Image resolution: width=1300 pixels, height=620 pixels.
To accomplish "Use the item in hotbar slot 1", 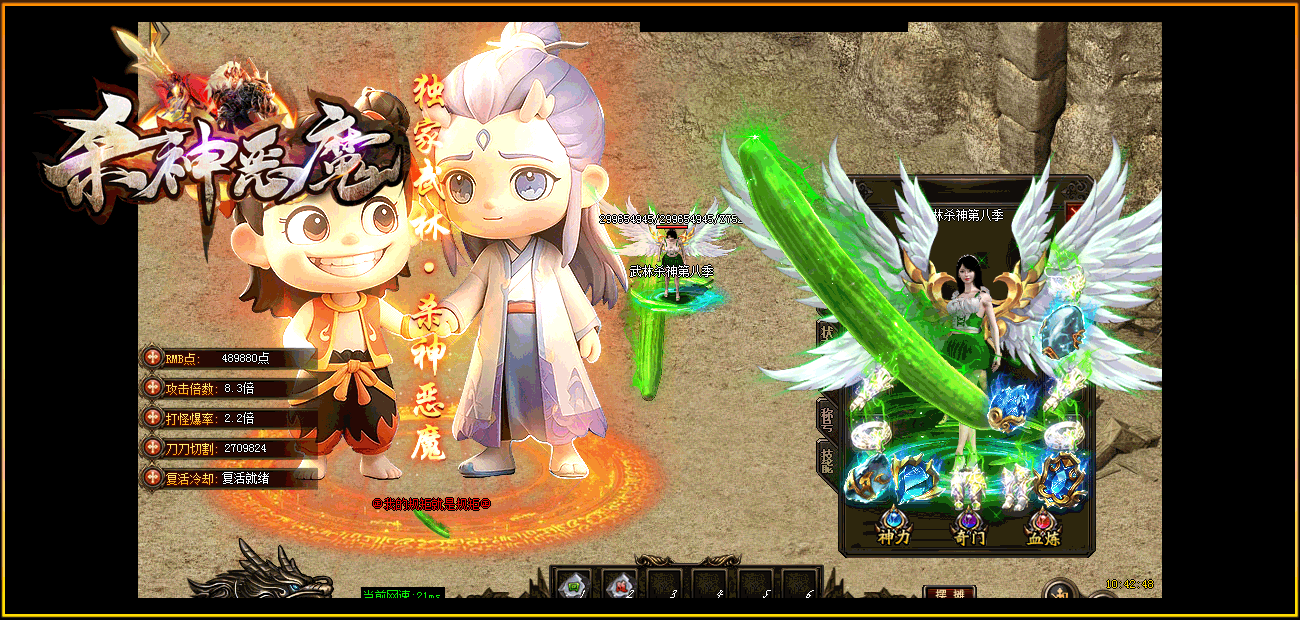I will point(571,584).
